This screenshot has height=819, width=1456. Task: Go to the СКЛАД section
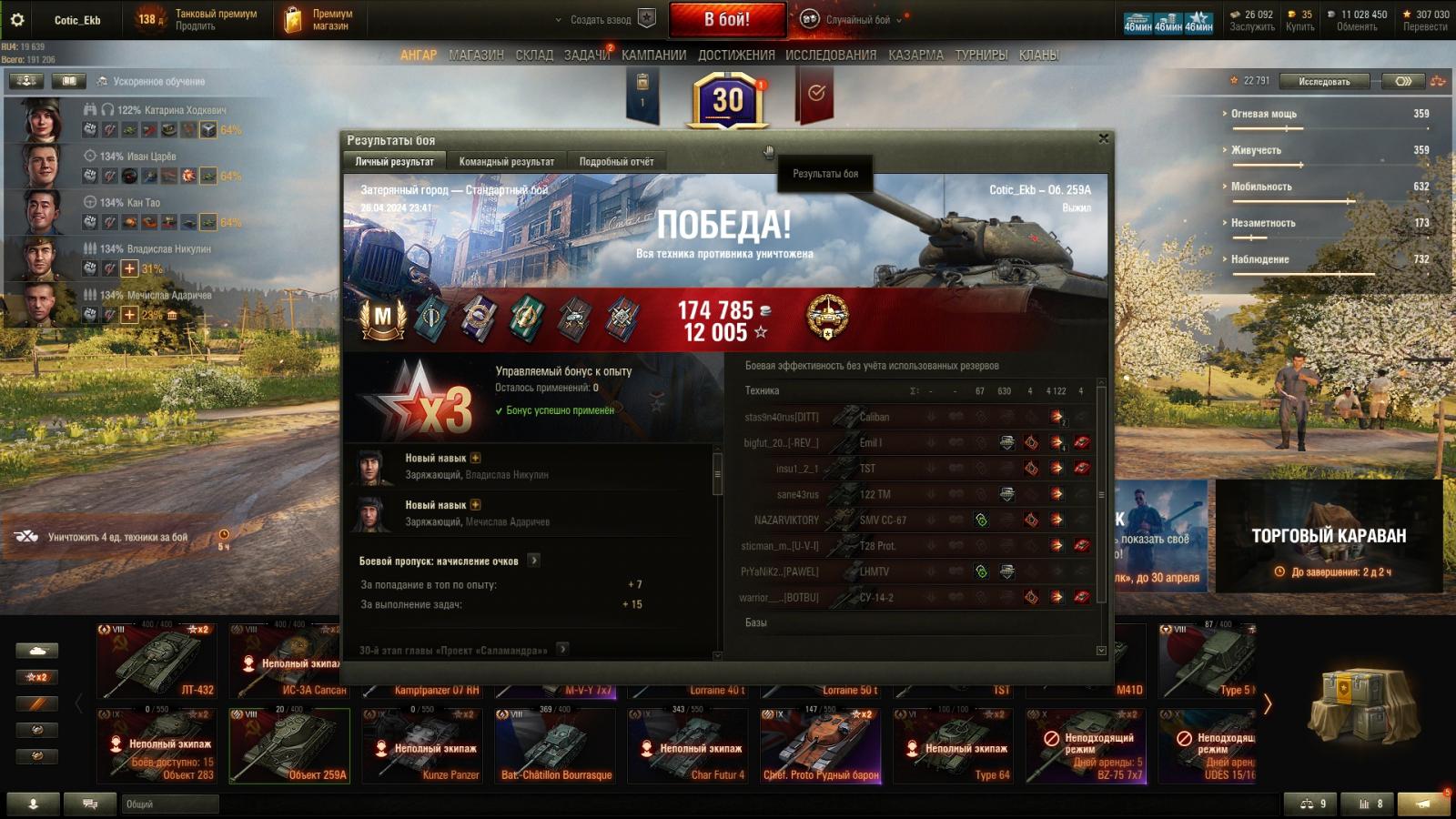pyautogui.click(x=534, y=56)
